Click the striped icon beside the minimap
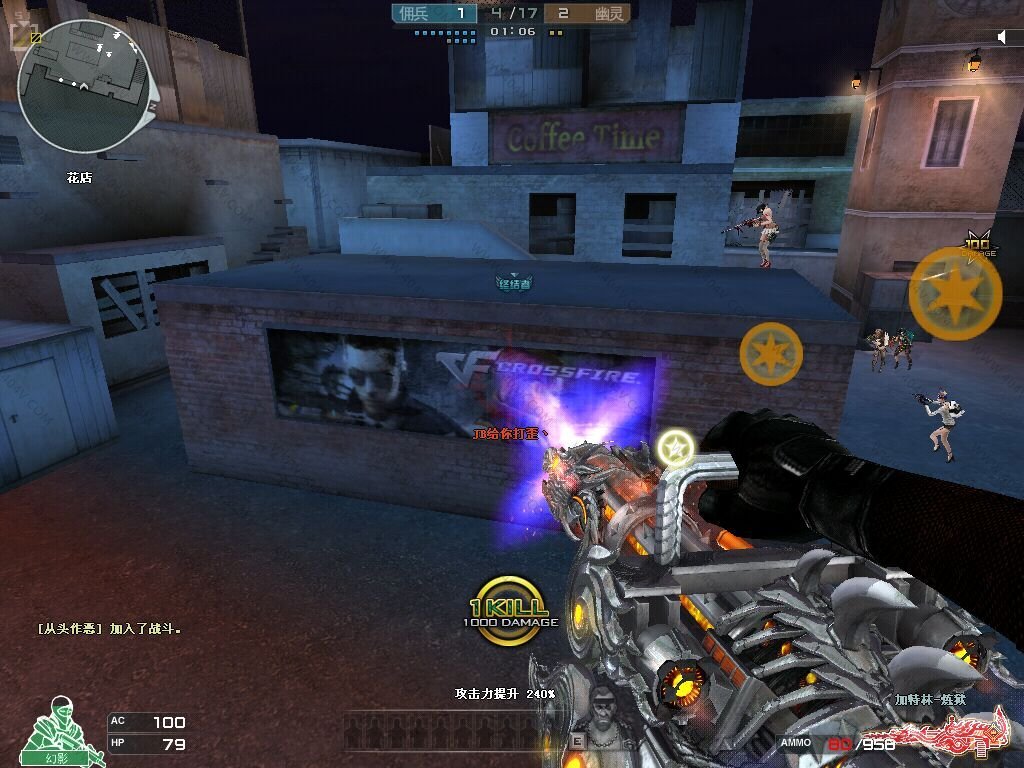 (34, 38)
